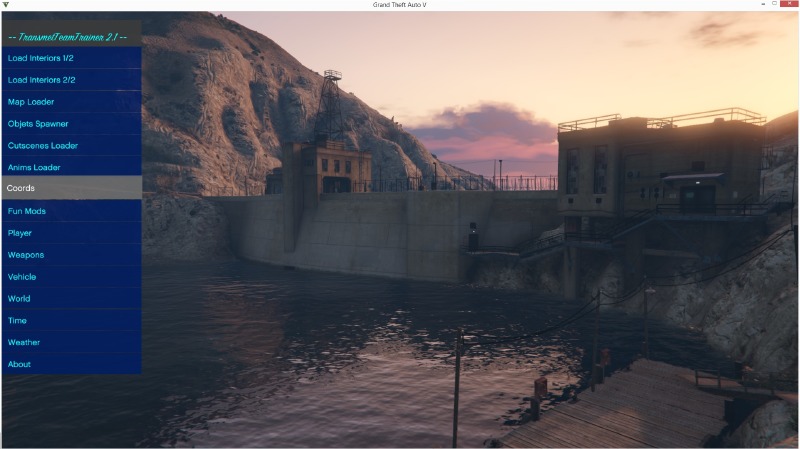
Task: Show the About entry
Action: point(70,365)
